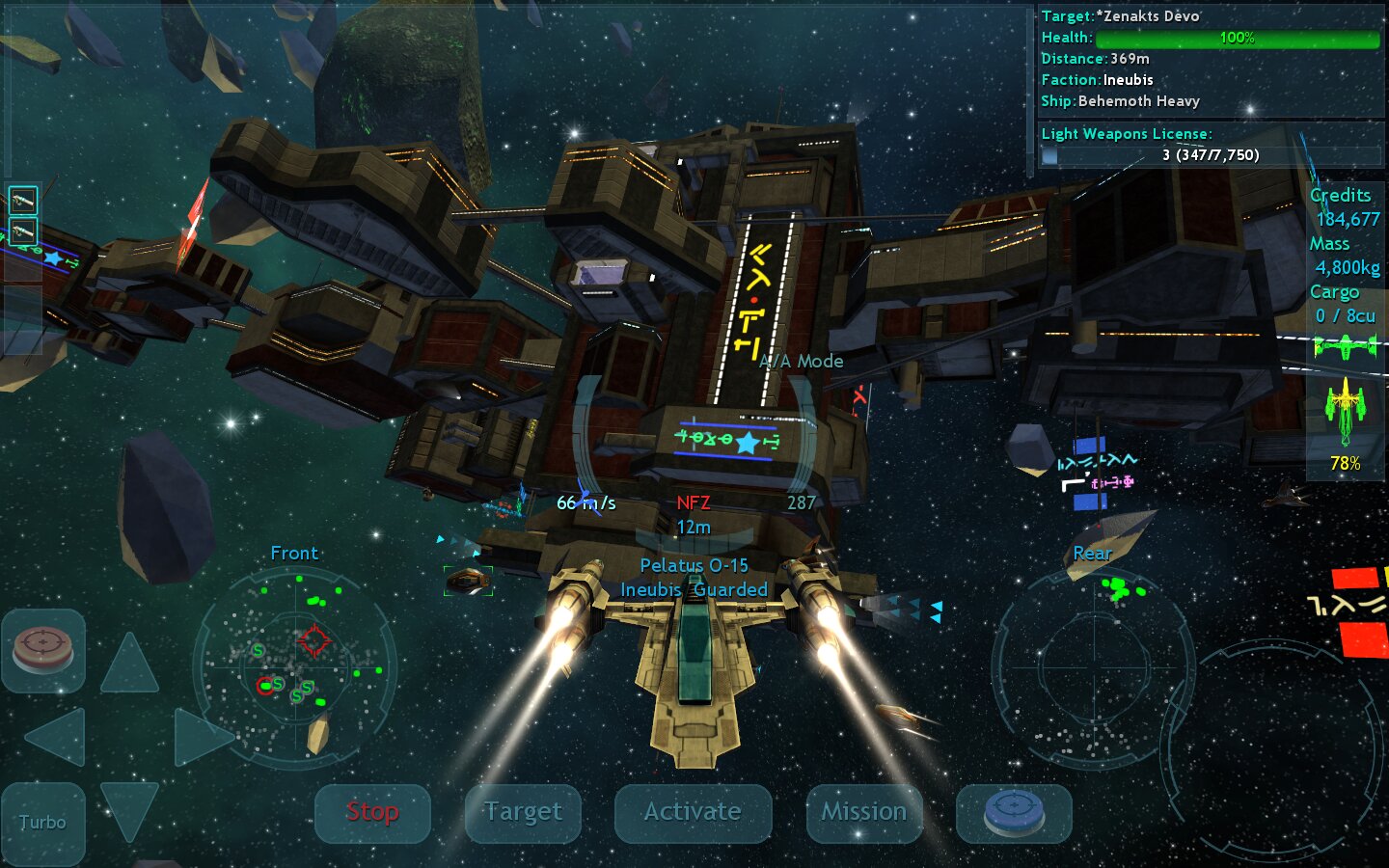
Task: Strafe with the right arrow control
Action: click(x=201, y=737)
